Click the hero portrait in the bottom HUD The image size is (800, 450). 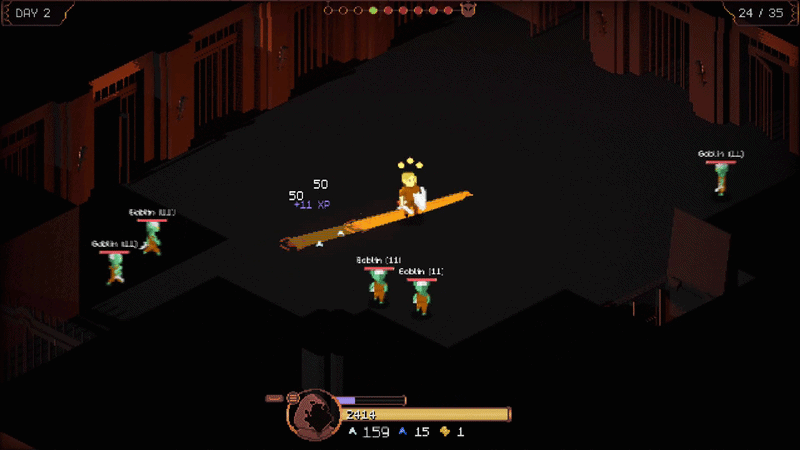312,413
